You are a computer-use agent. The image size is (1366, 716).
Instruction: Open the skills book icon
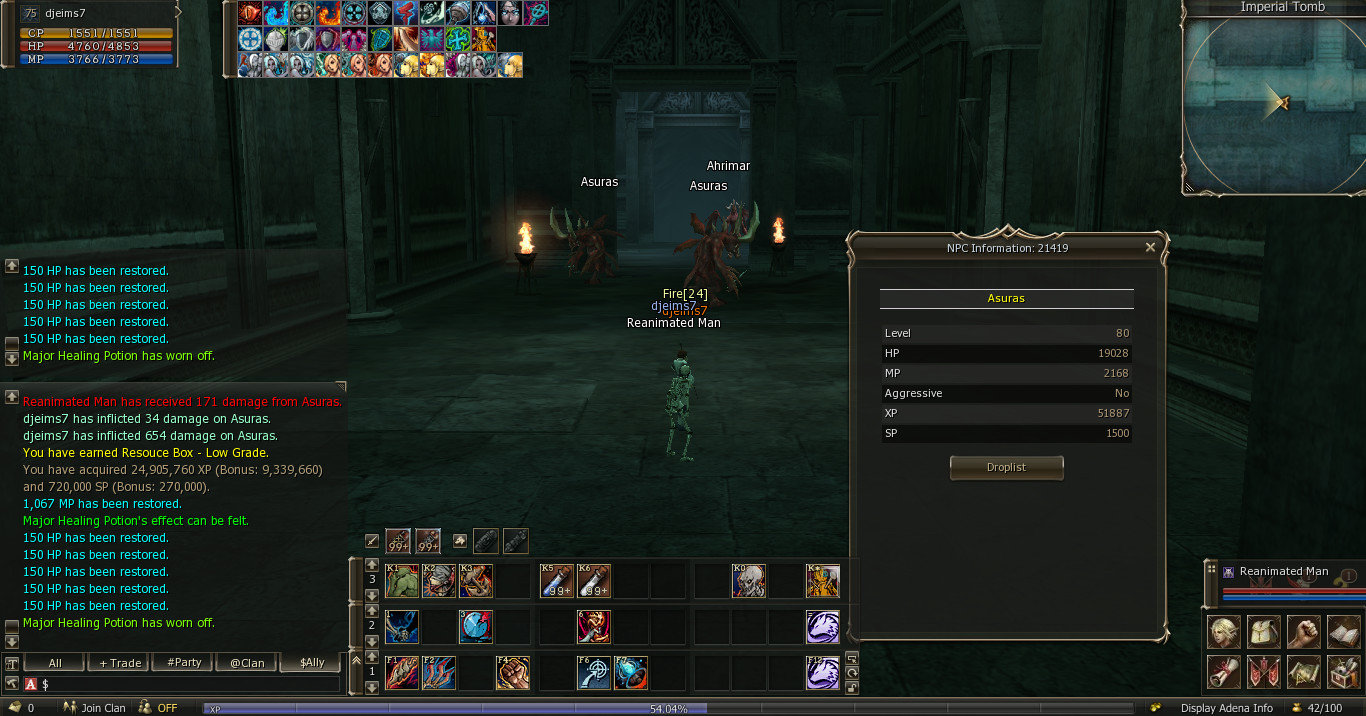1344,632
